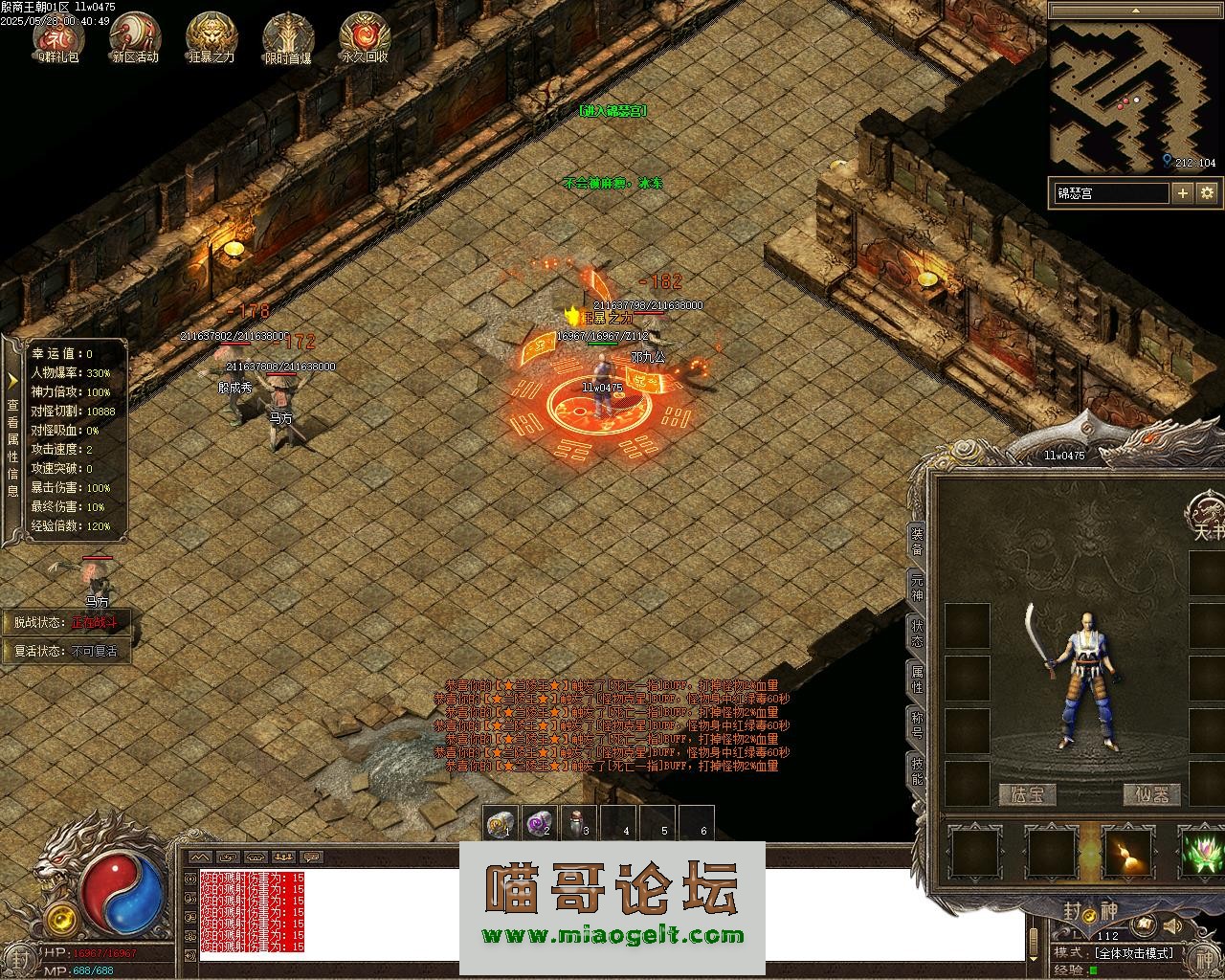Click the 仙器 button in character panel
The height and width of the screenshot is (980, 1225).
pyautogui.click(x=1152, y=794)
